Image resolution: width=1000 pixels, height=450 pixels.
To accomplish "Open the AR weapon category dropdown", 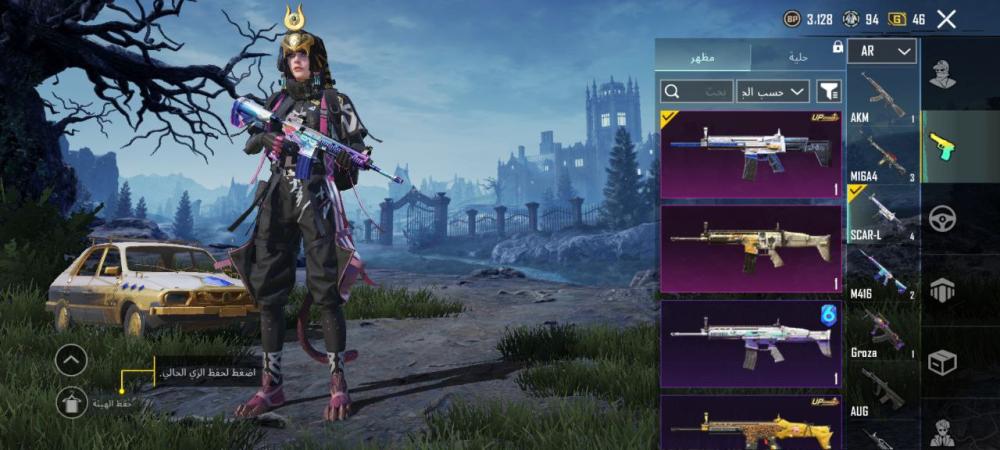I will coord(882,51).
